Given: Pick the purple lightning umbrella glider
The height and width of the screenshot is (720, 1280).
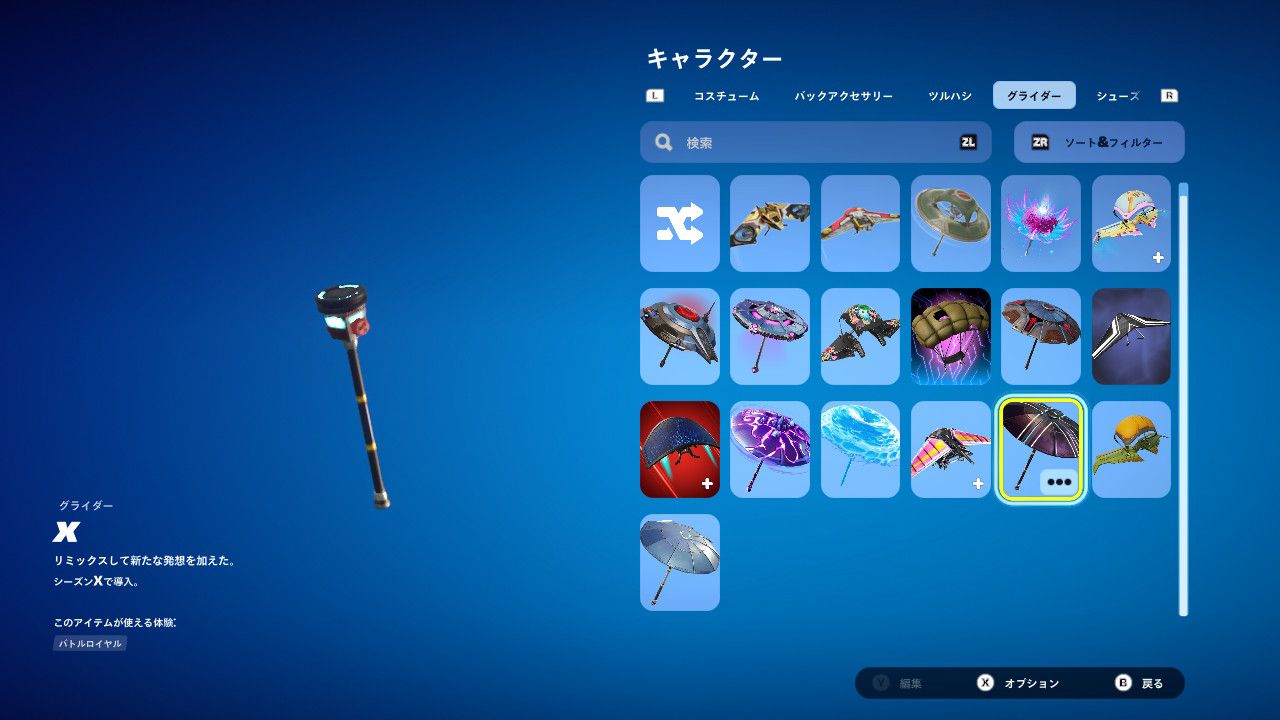Looking at the screenshot, I should click(769, 449).
